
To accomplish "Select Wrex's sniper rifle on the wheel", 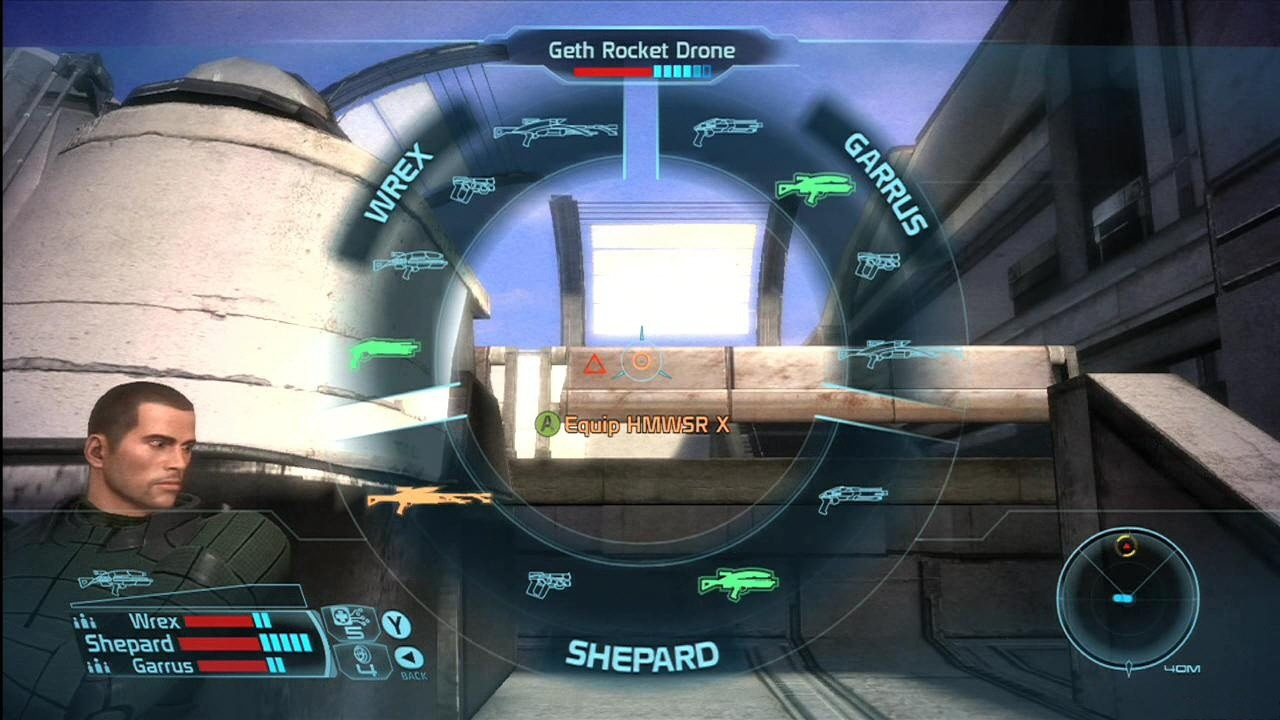I will coord(555,131).
